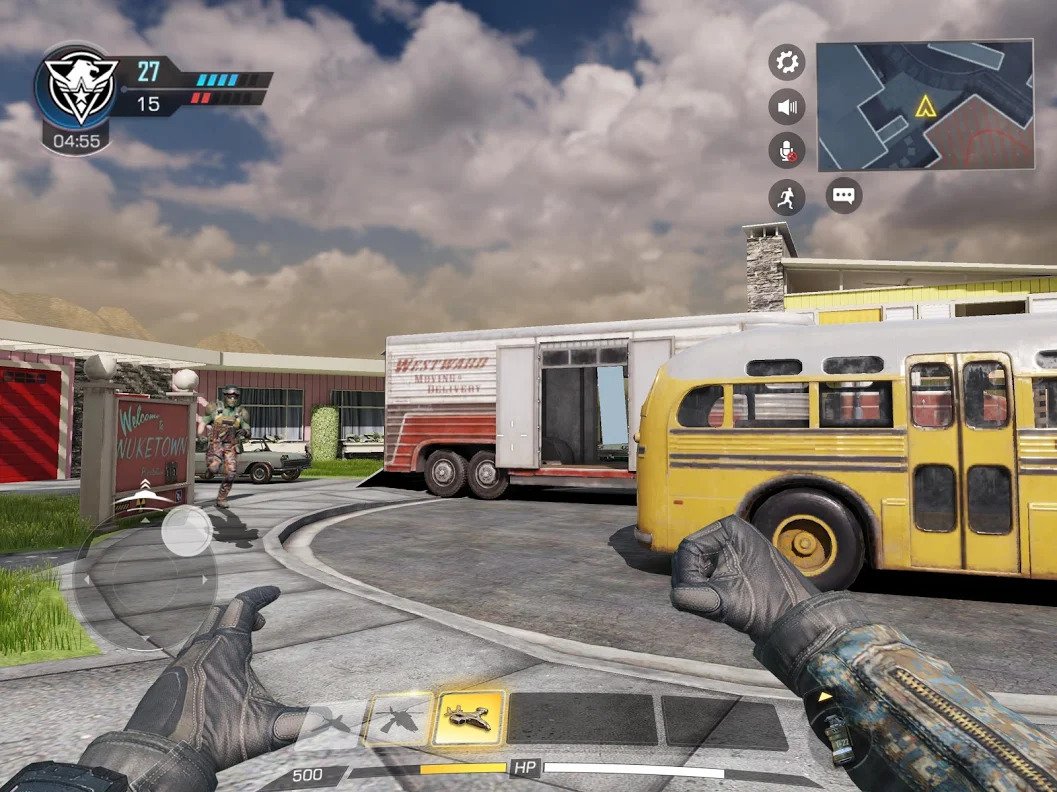Toggle the speaker audio button

click(787, 106)
